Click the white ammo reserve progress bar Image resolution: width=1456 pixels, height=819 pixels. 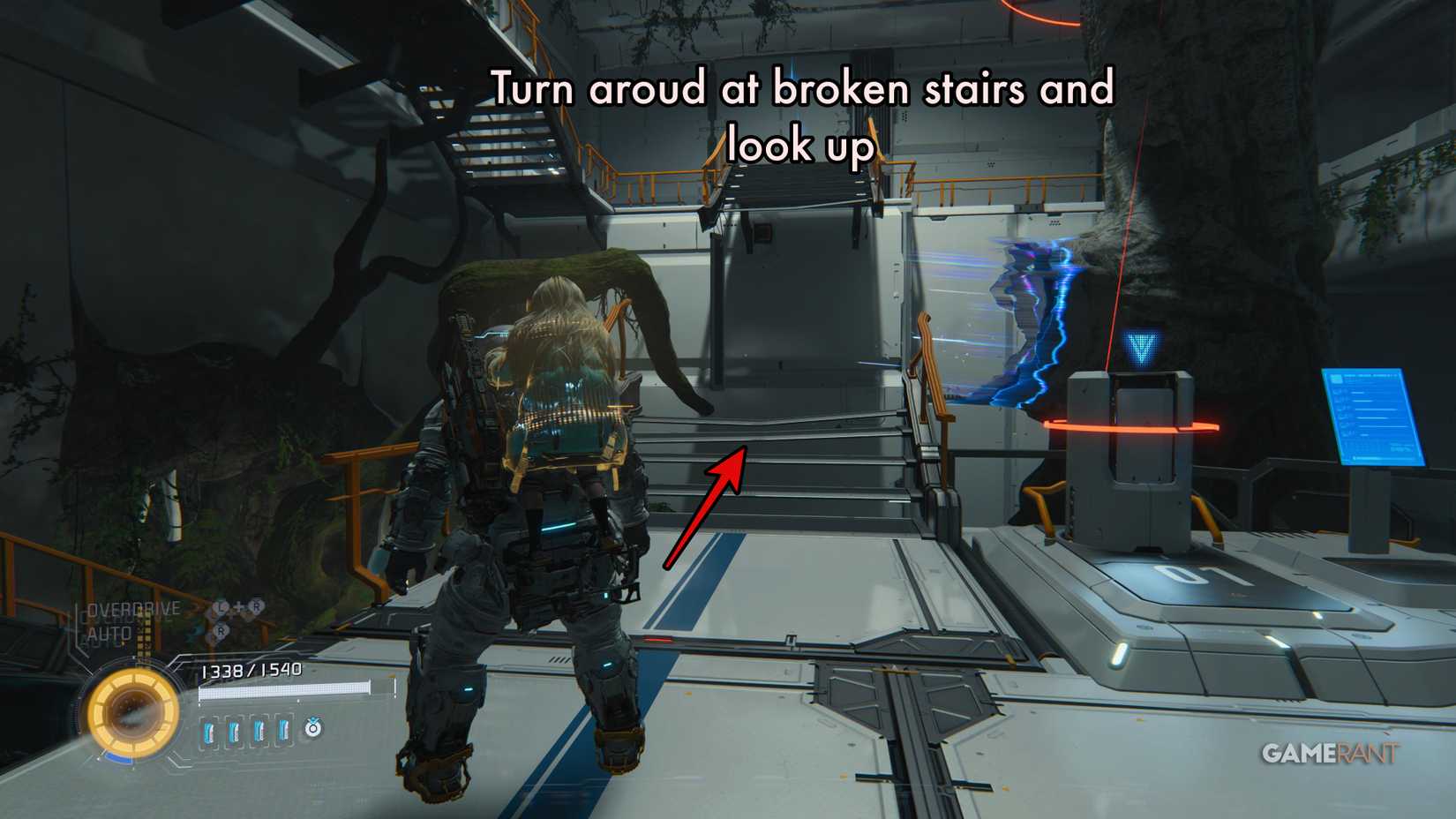coord(287,689)
